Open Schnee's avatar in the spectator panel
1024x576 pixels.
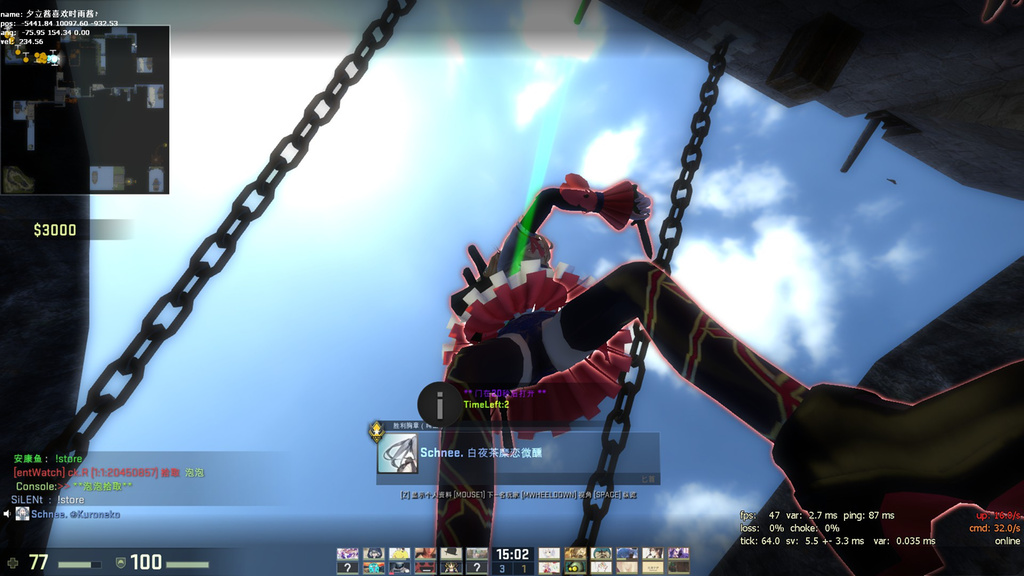point(397,453)
